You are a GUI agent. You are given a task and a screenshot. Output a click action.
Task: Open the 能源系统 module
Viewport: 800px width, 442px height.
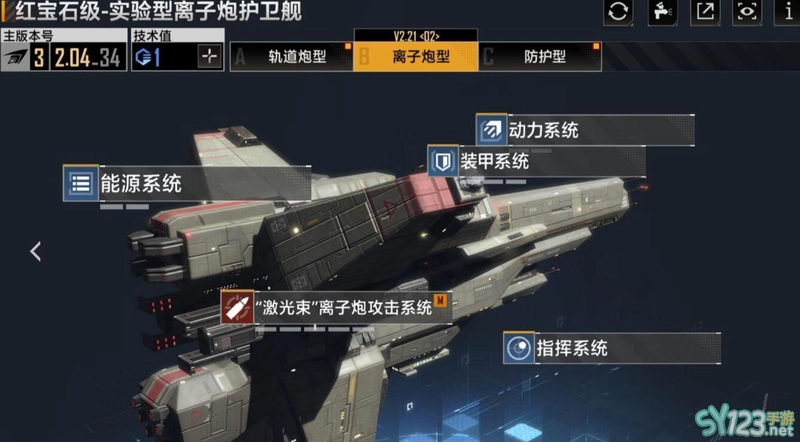136,184
